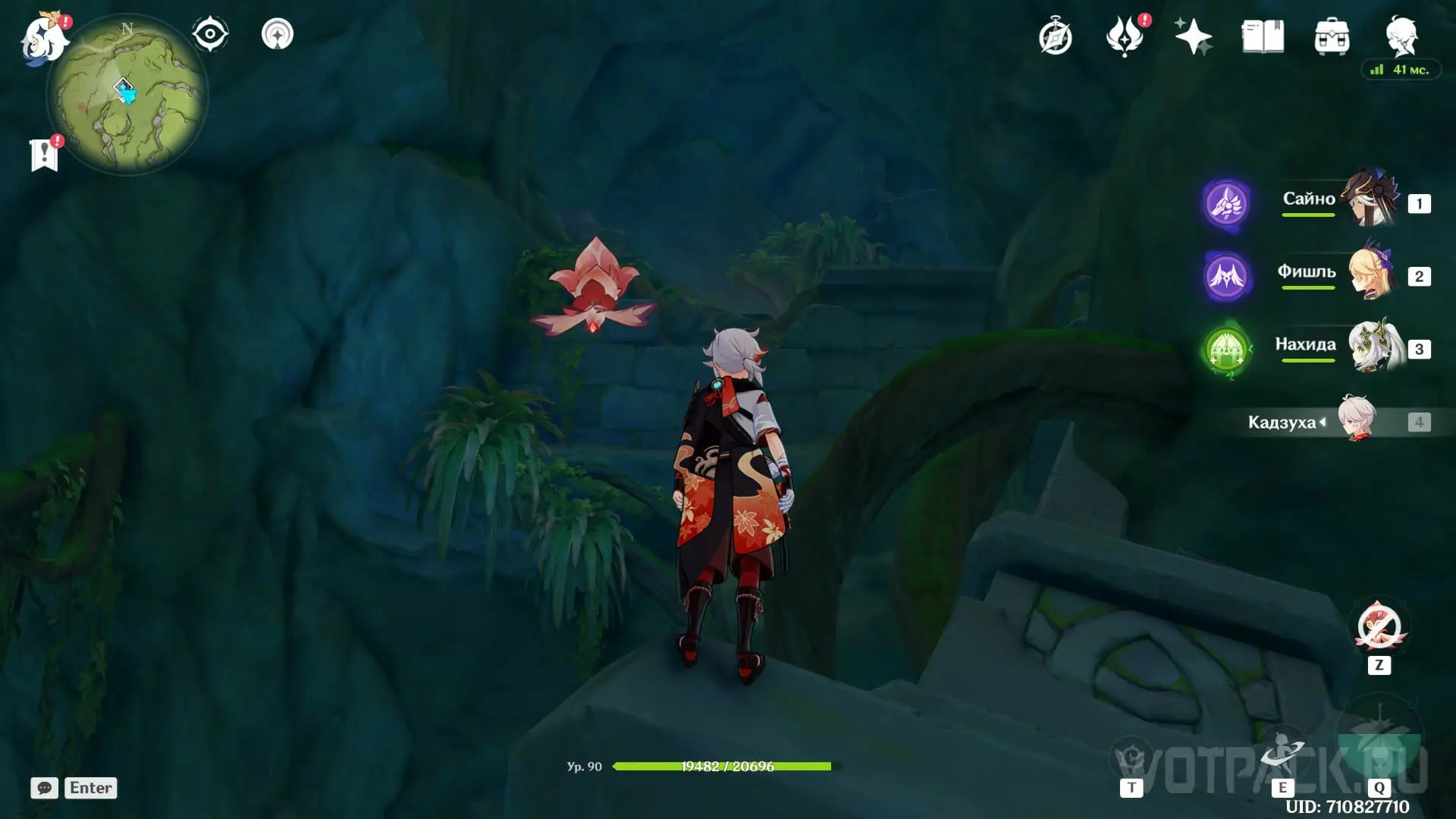Viewport: 1456px width, 819px height.
Task: Open the wish star icon
Action: (x=1193, y=37)
